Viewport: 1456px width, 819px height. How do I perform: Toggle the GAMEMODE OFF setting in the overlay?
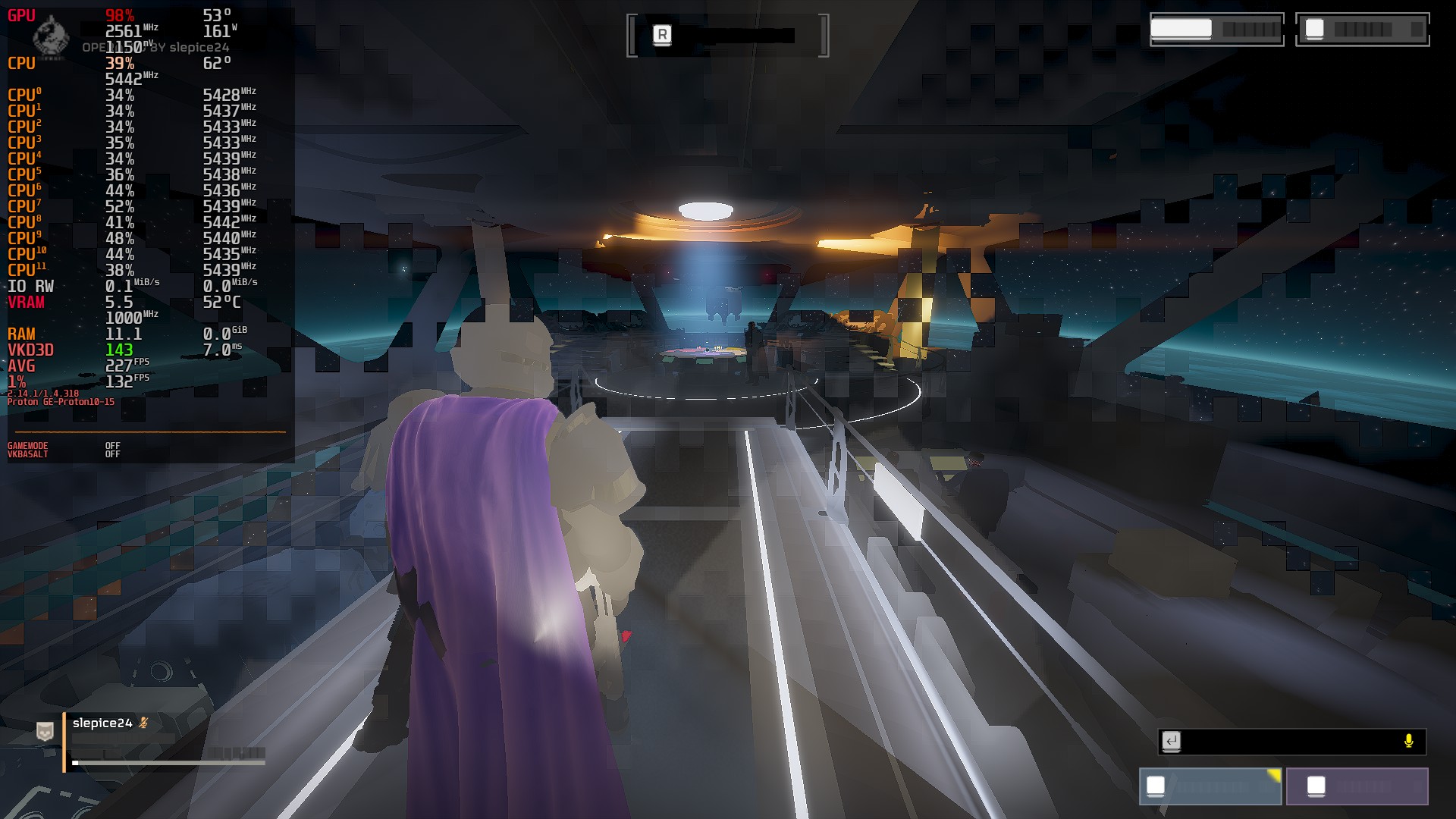[x=113, y=445]
